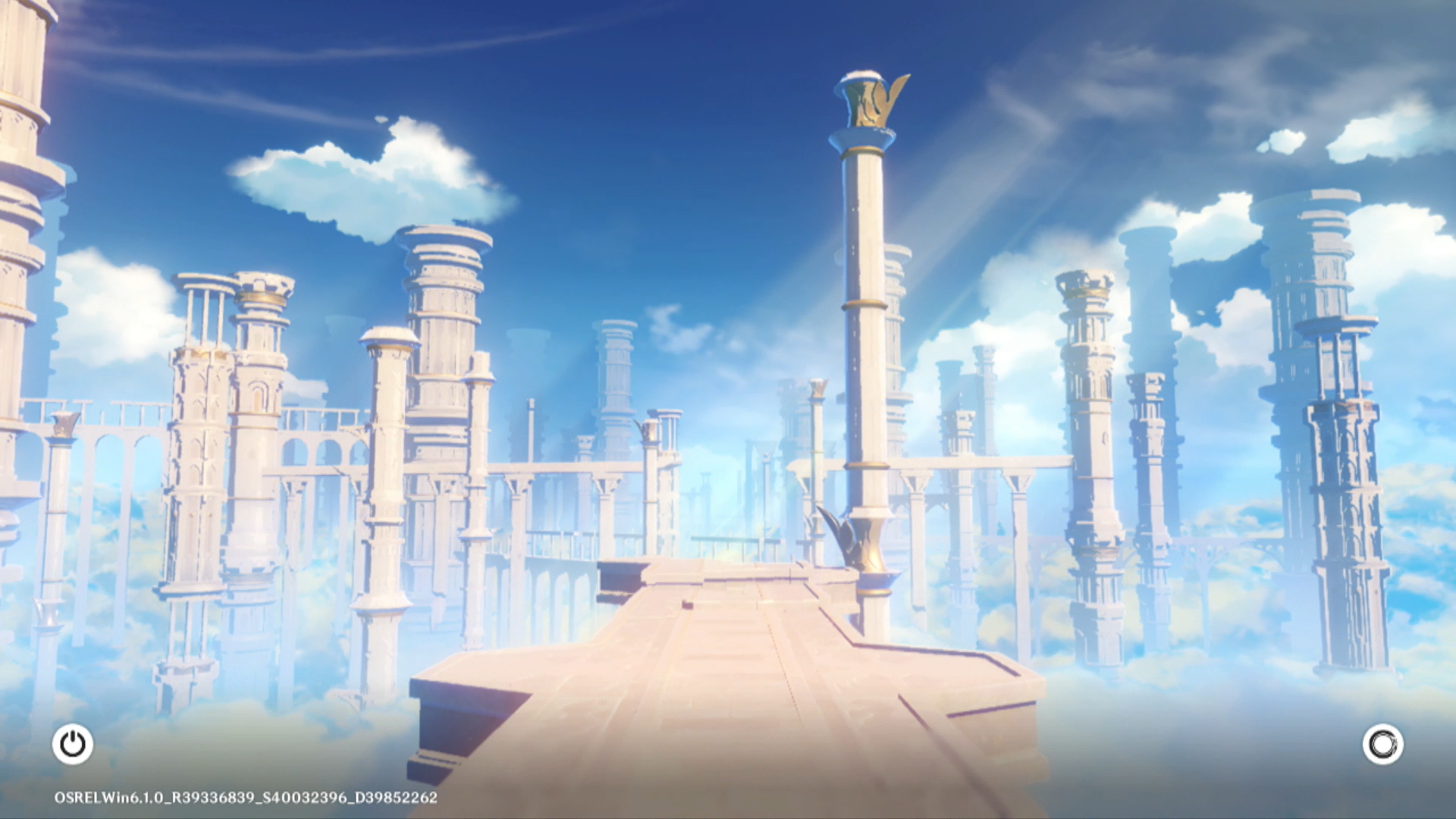Click the power/exit button icon
This screenshot has height=819, width=1456.
73,744
